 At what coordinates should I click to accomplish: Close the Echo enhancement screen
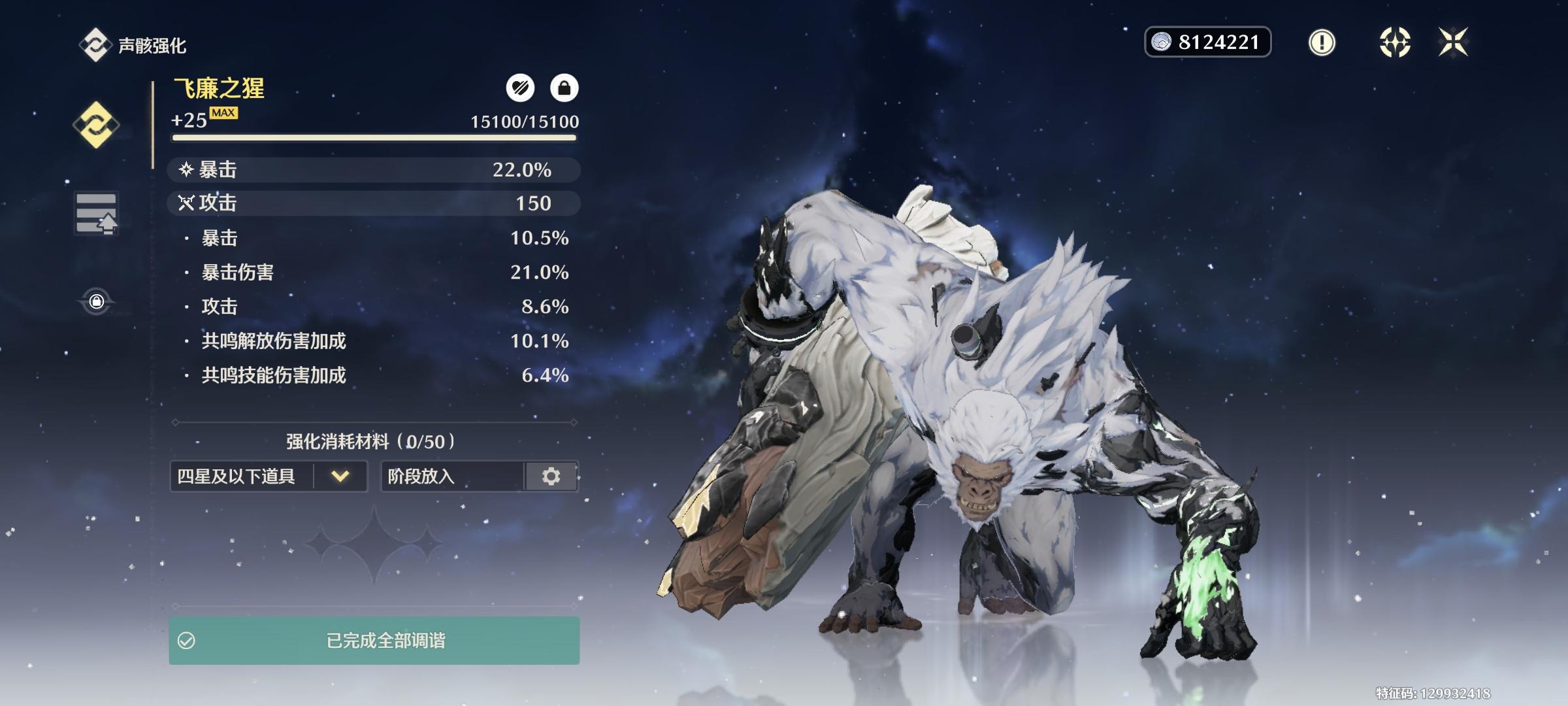[1453, 42]
